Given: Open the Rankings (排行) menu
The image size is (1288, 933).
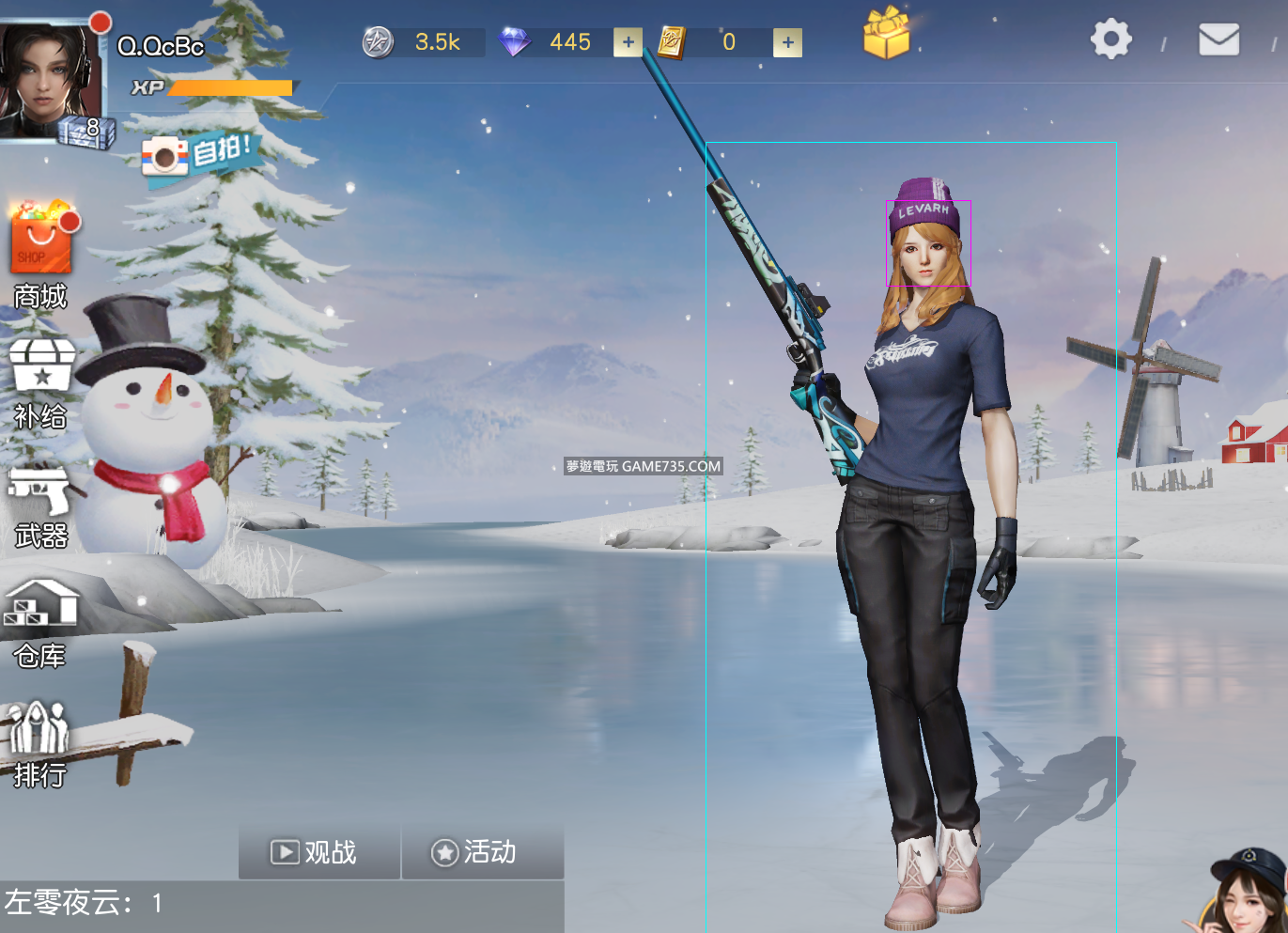Looking at the screenshot, I should pyautogui.click(x=39, y=744).
